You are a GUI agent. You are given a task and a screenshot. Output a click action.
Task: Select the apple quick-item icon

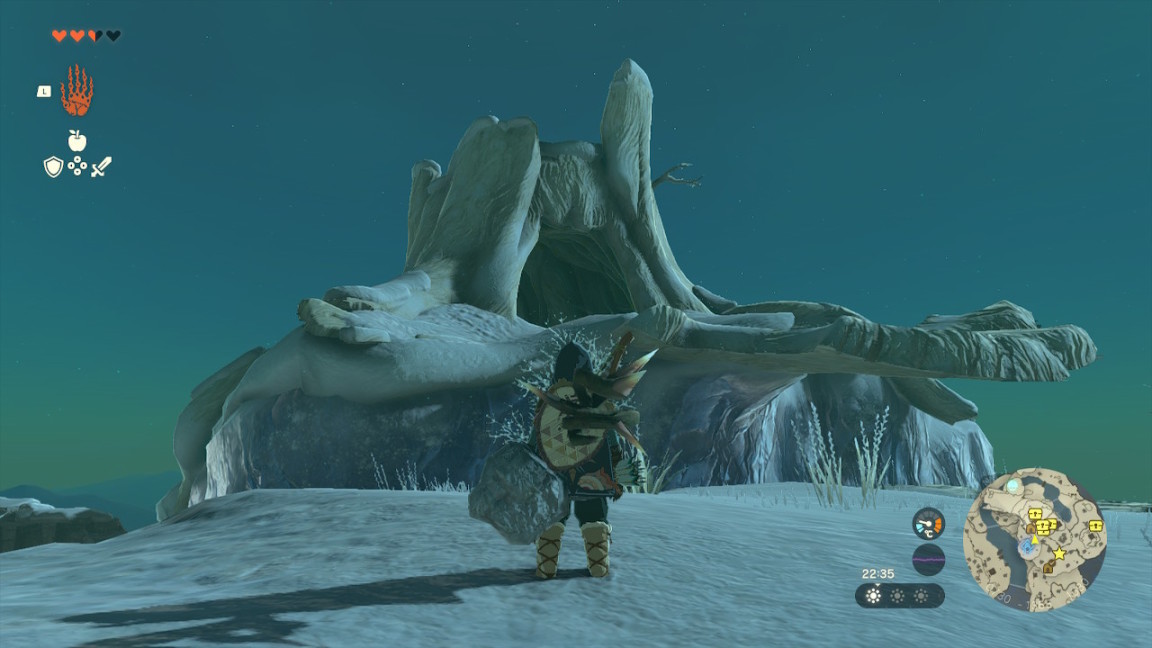(x=77, y=140)
